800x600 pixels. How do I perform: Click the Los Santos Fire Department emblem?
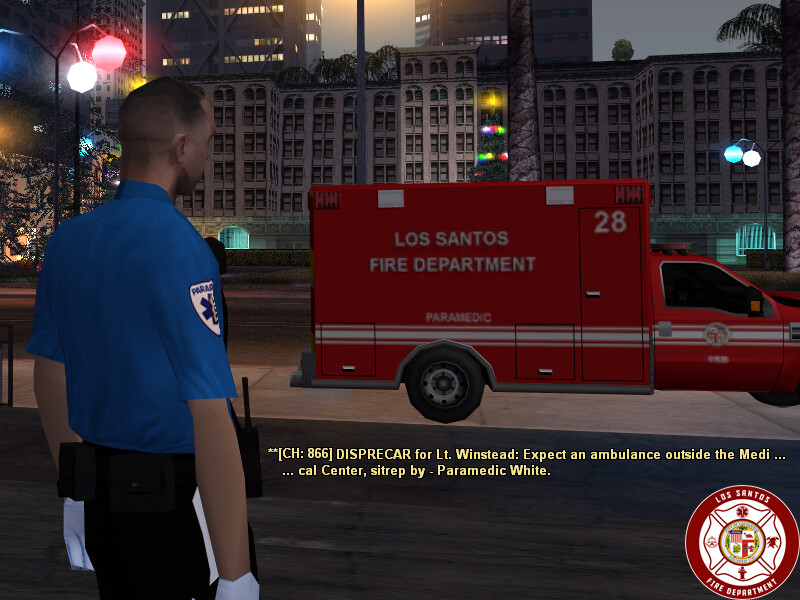[741, 541]
